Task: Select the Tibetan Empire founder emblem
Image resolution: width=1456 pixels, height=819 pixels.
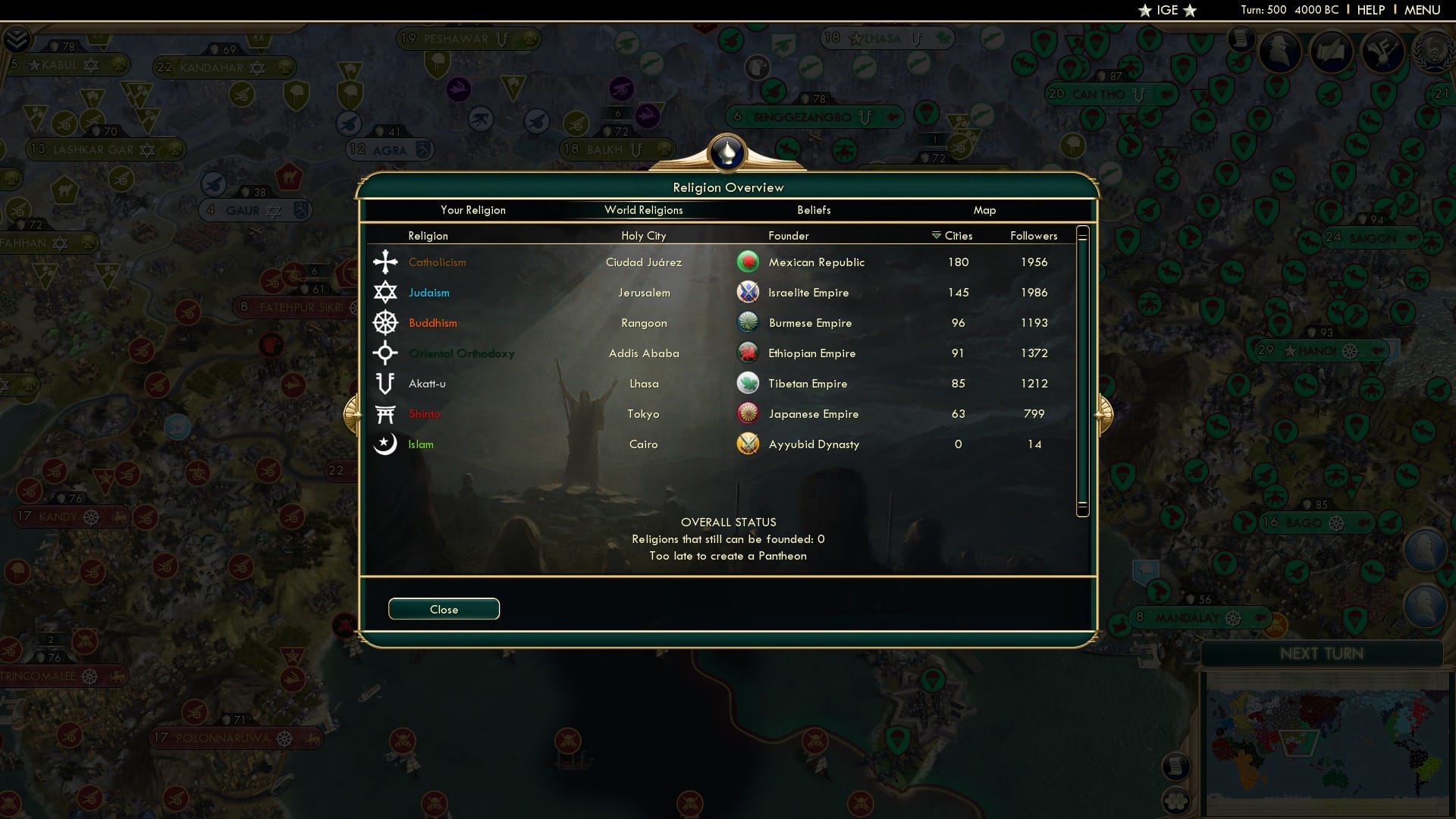Action: tap(748, 383)
